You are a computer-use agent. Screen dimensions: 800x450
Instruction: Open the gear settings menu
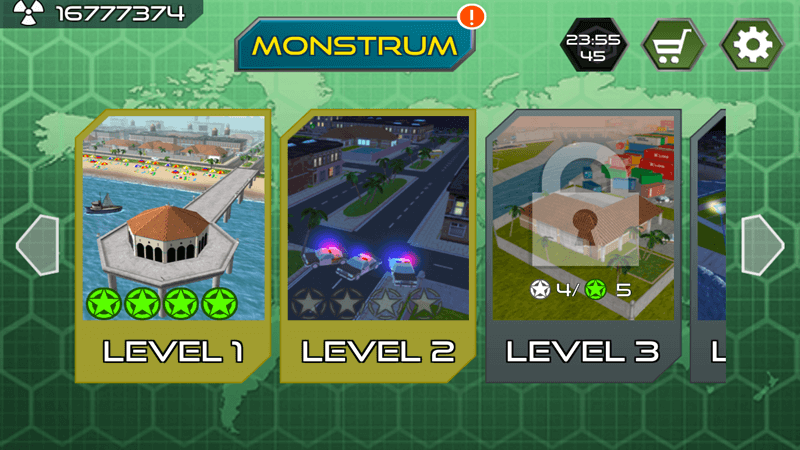(x=753, y=45)
